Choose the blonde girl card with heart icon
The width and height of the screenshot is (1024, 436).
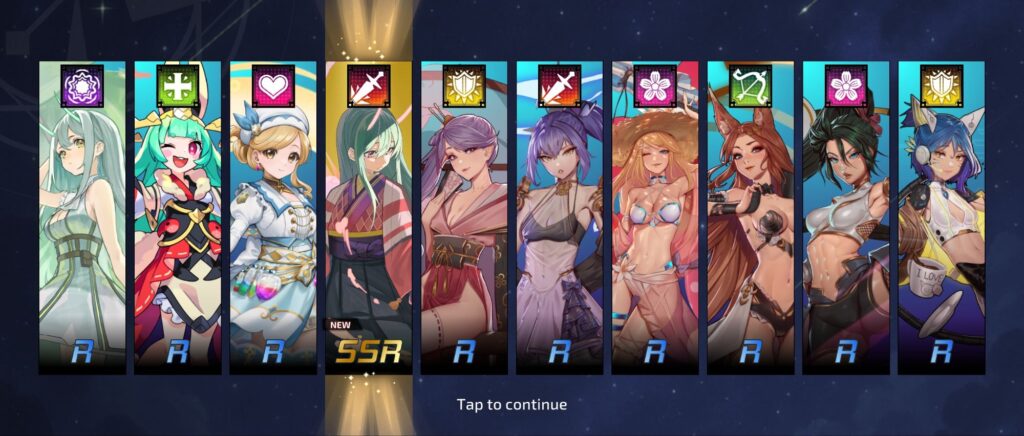pos(273,220)
